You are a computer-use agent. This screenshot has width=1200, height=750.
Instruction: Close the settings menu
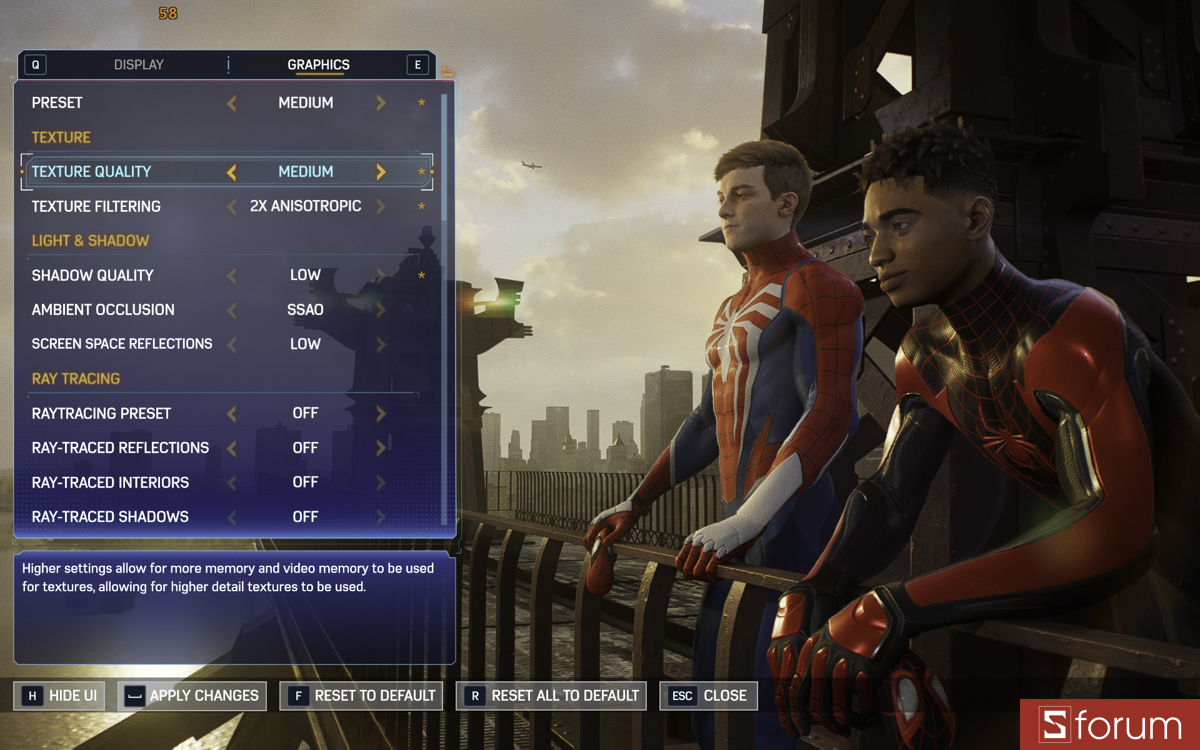(709, 696)
